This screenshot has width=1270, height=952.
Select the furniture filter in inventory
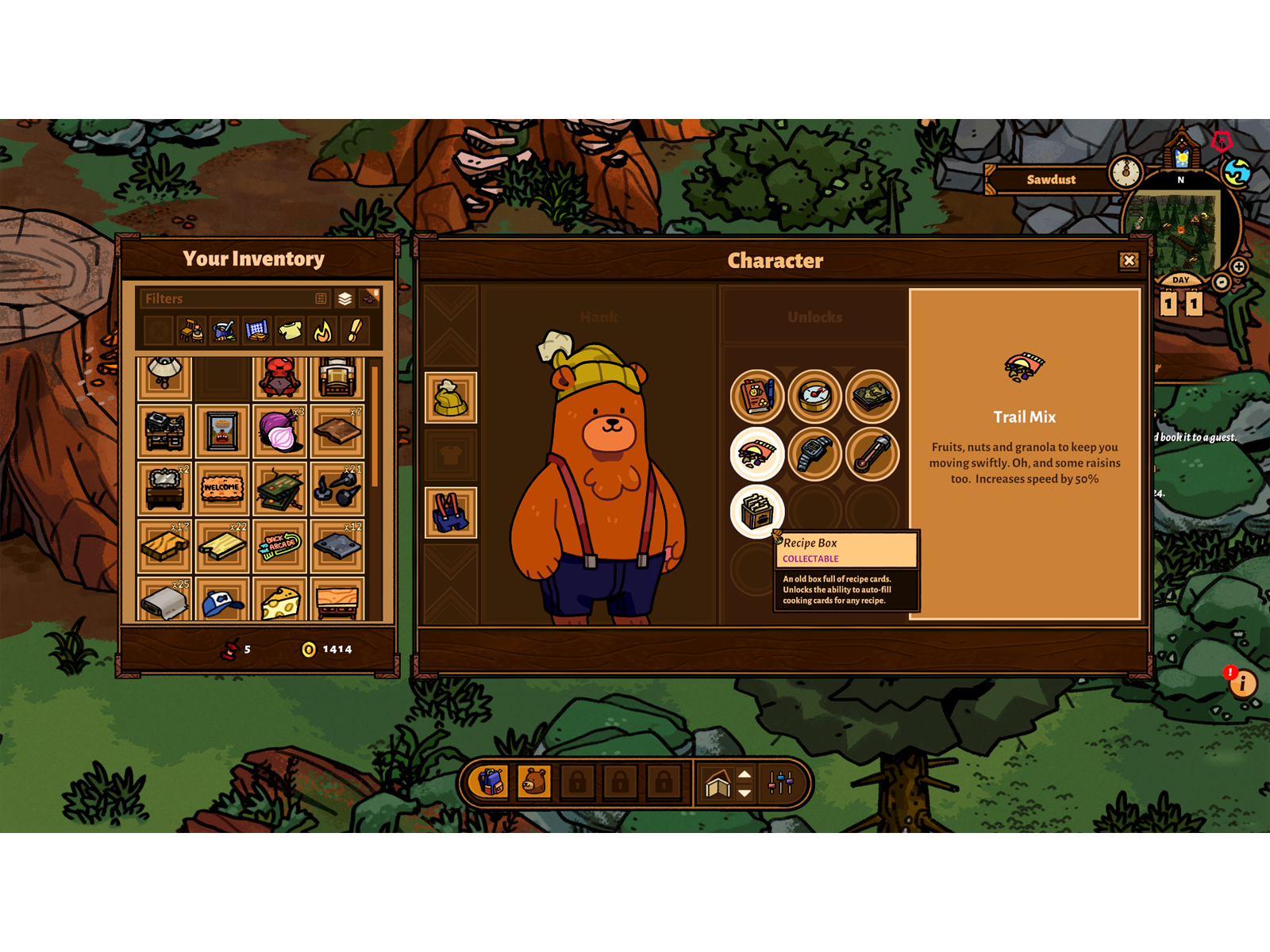[x=192, y=330]
